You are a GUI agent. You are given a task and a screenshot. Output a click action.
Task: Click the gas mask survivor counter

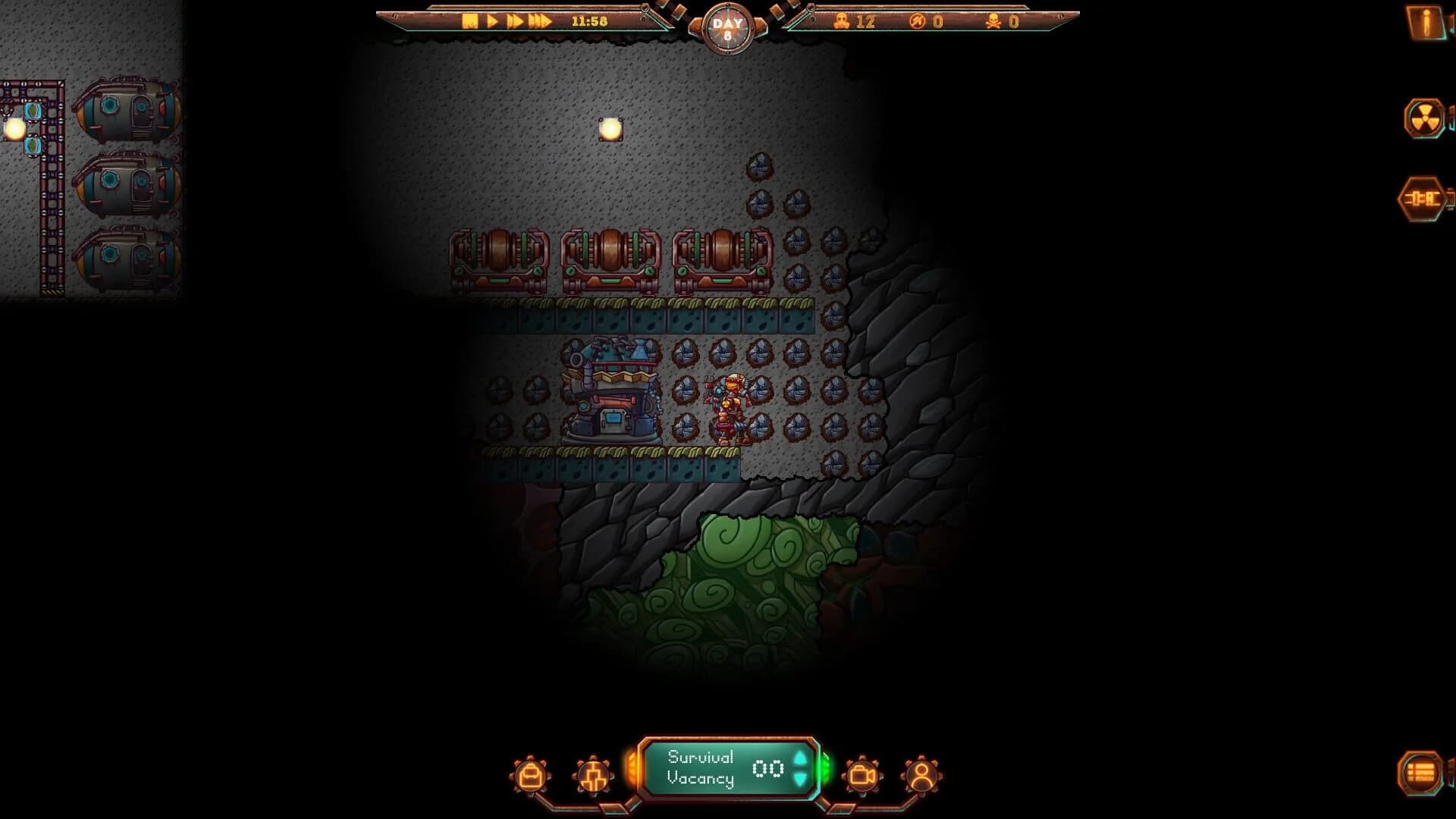pyautogui.click(x=842, y=23)
